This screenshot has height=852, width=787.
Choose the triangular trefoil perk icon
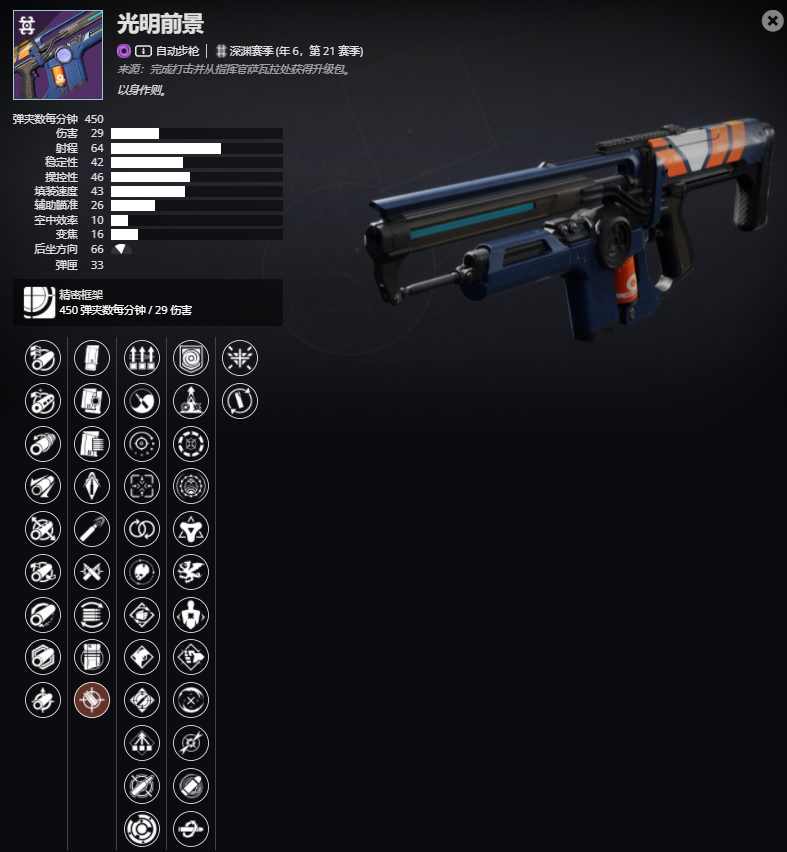click(x=191, y=528)
